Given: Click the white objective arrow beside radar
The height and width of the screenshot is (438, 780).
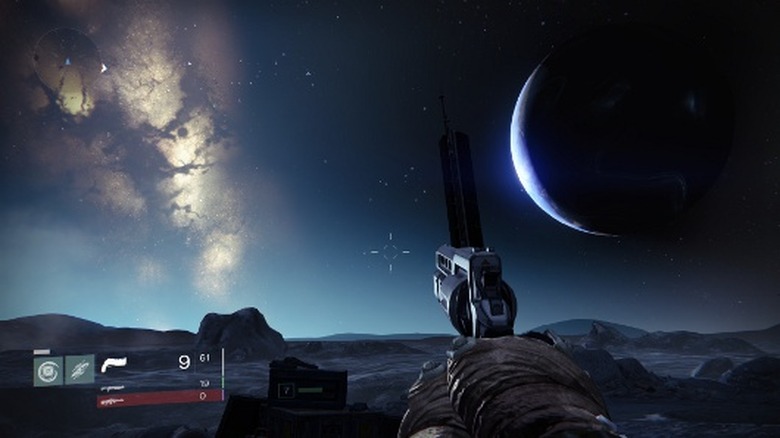Looking at the screenshot, I should tap(102, 68).
